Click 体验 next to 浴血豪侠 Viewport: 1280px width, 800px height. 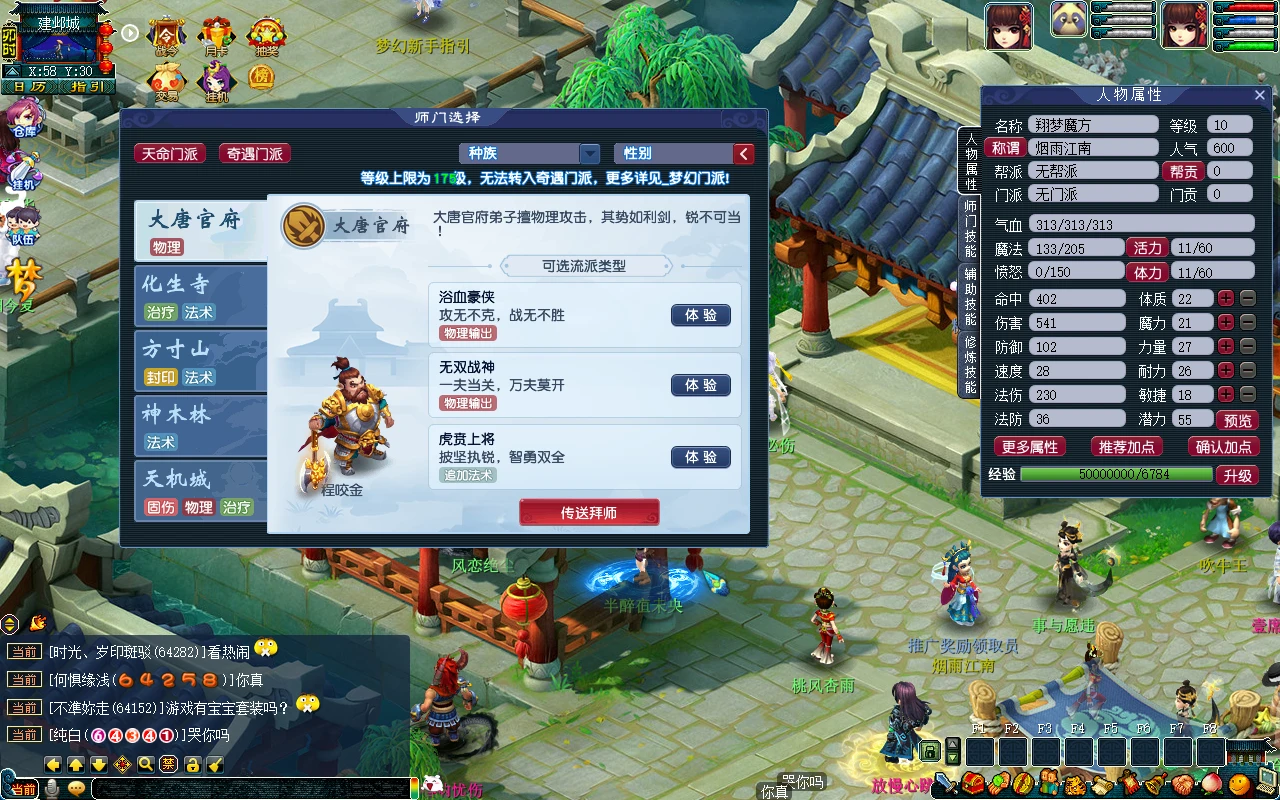click(x=700, y=315)
